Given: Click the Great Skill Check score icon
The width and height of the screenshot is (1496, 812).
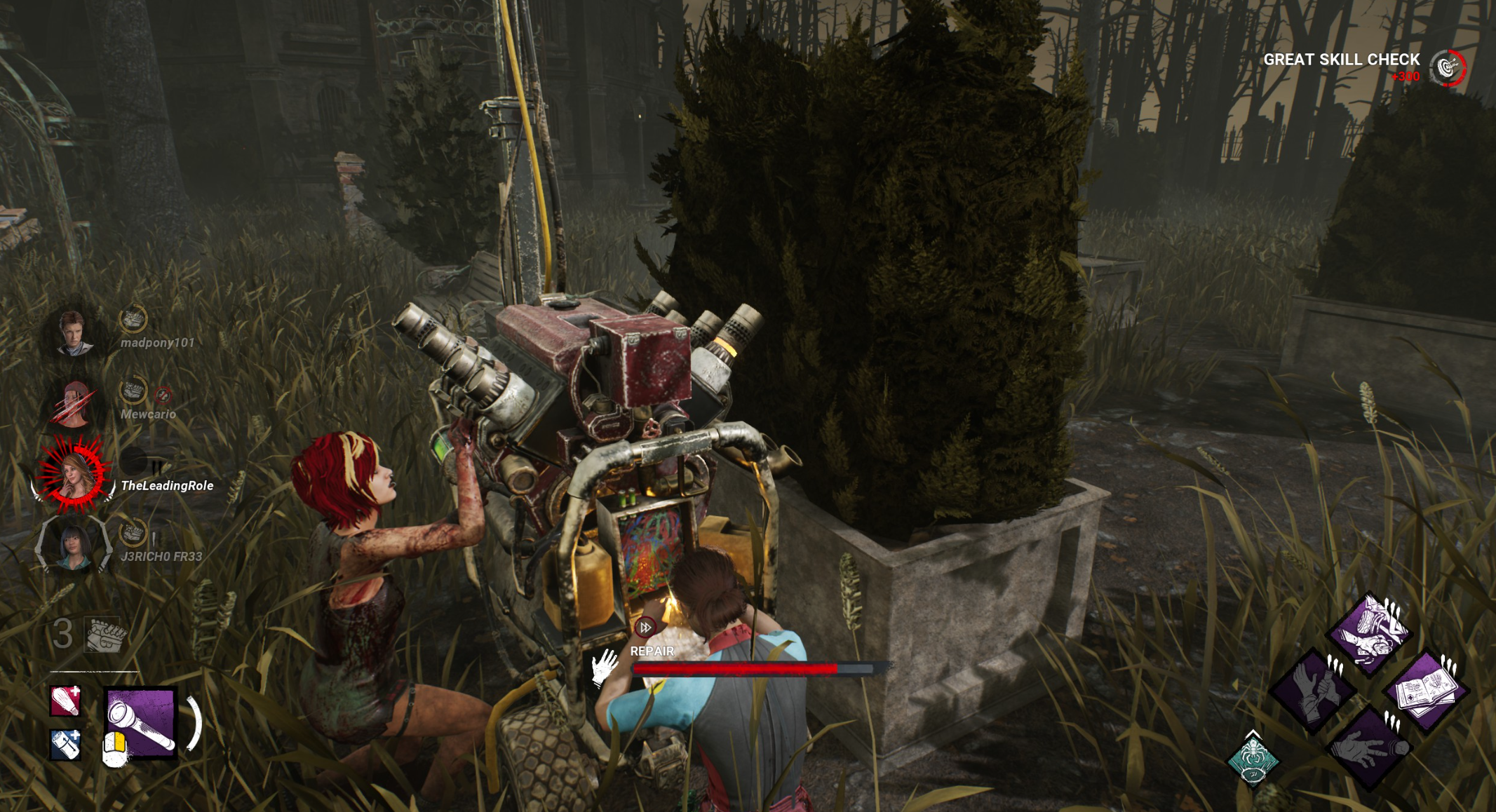Looking at the screenshot, I should point(1448,68).
